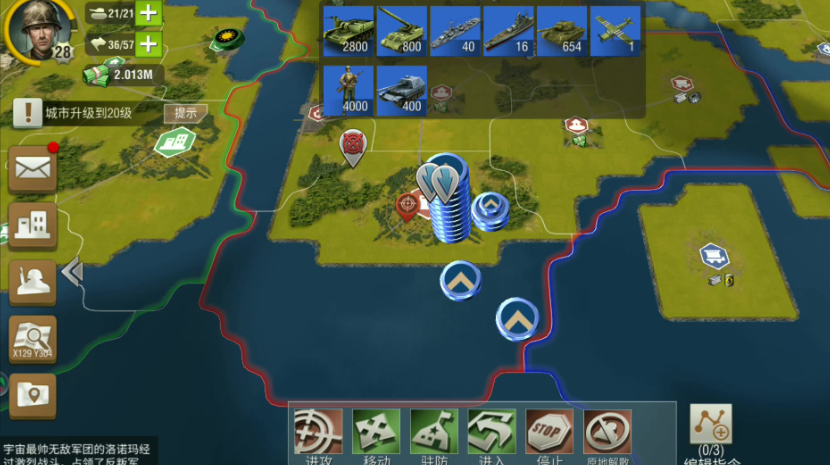The height and width of the screenshot is (465, 830).
Task: Click the 提示 hint button
Action: pos(186,113)
